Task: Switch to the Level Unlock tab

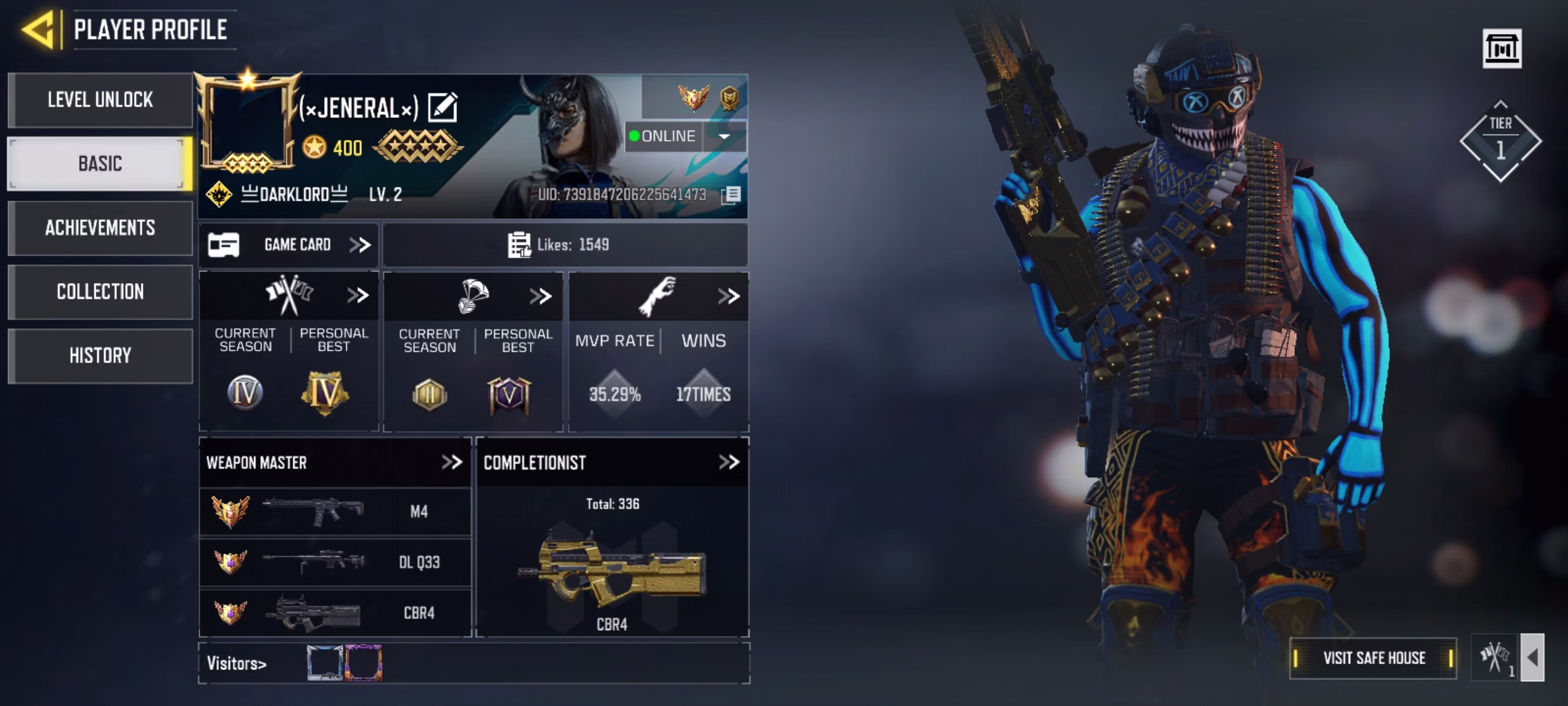Action: coord(100,100)
